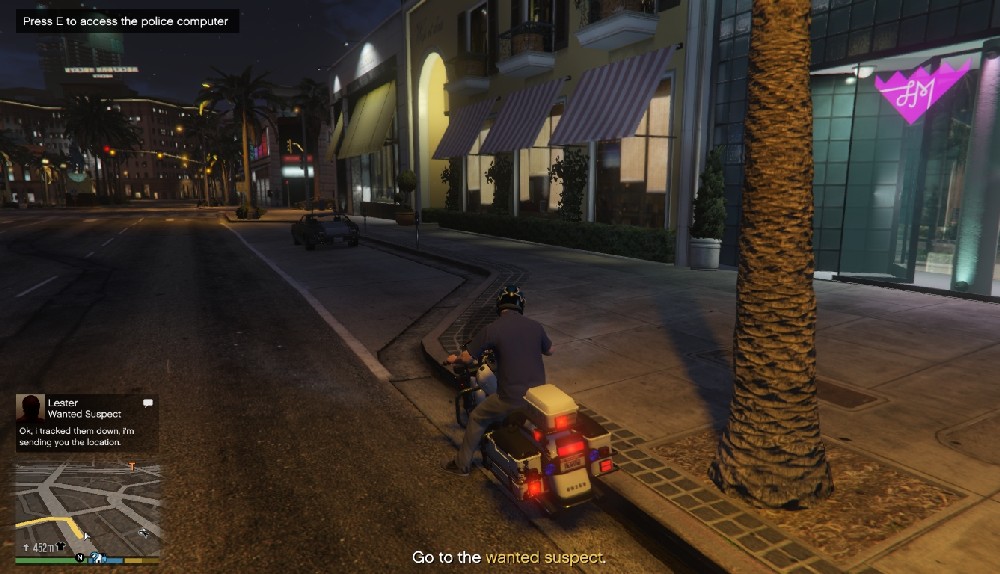
Task: Click the speech bubble message icon
Action: click(x=148, y=402)
